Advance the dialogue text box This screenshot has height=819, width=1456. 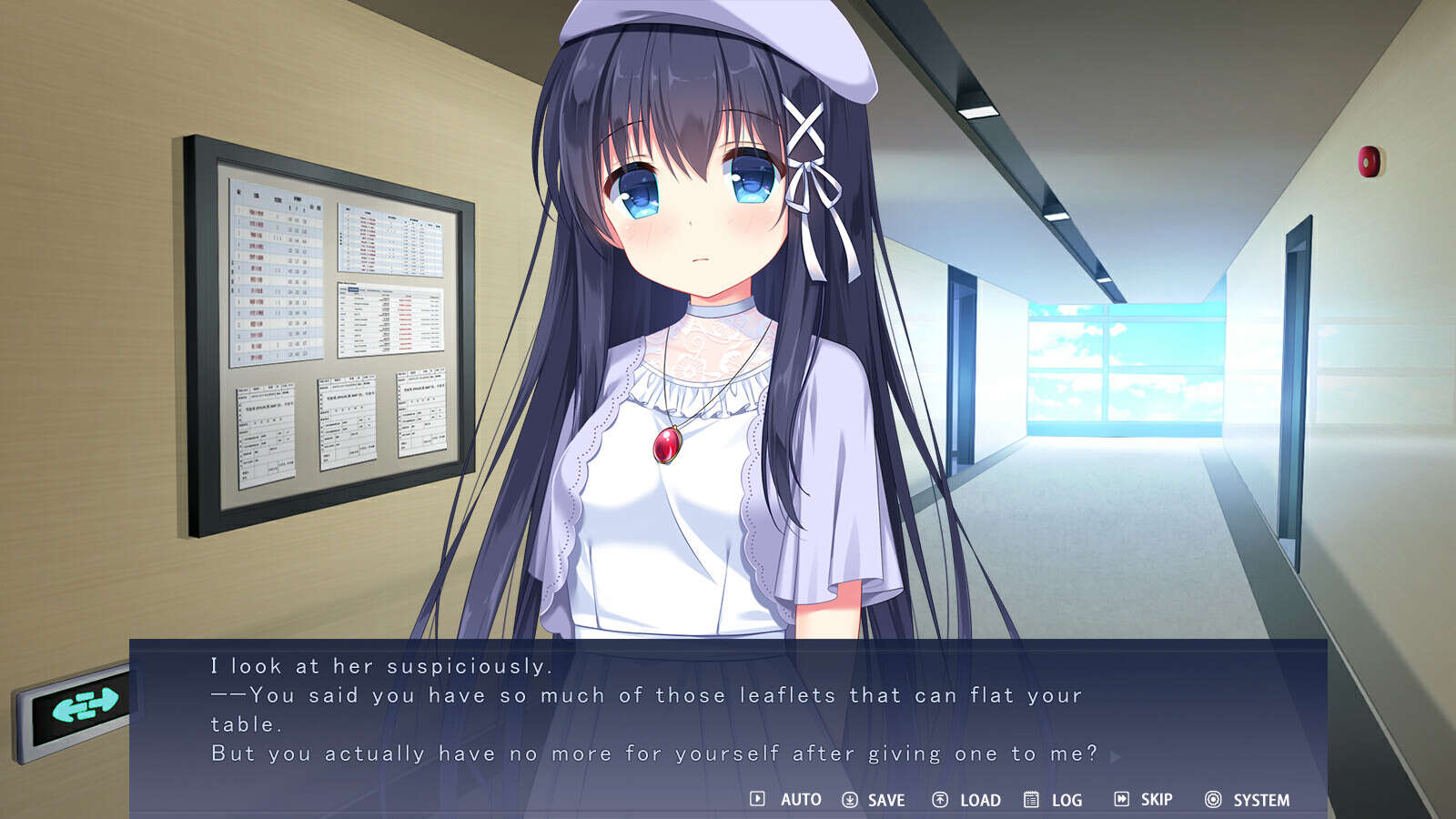click(x=1116, y=755)
